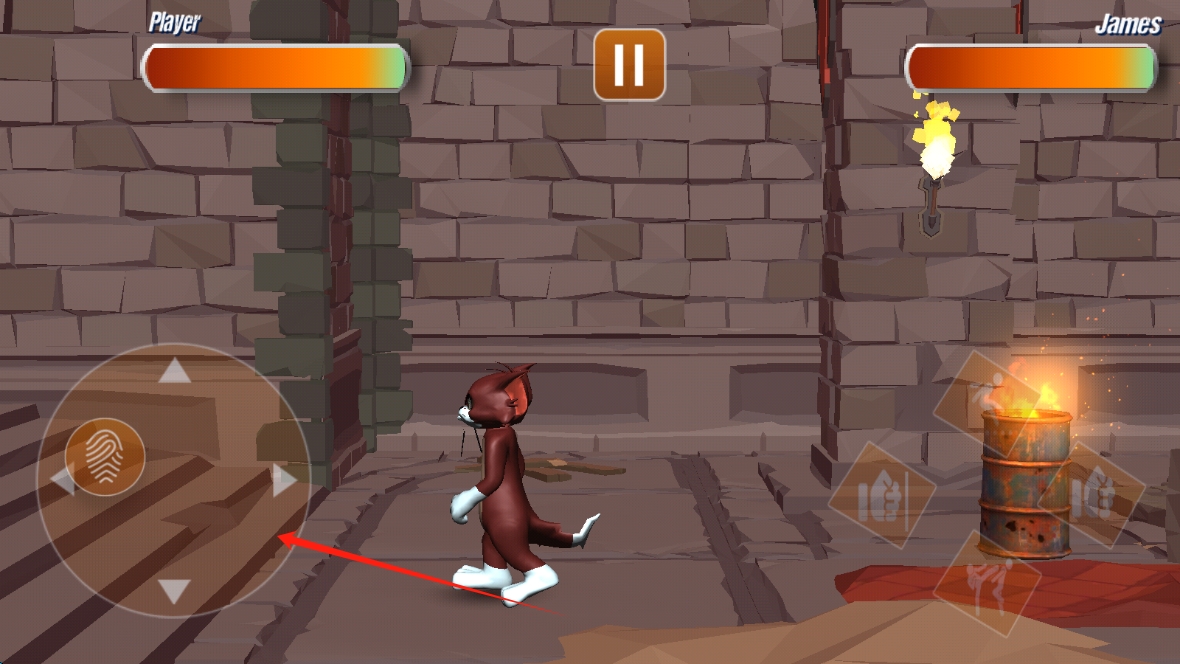The image size is (1180, 664).
Task: Tap the up arrow on the movement pad
Action: 175,372
